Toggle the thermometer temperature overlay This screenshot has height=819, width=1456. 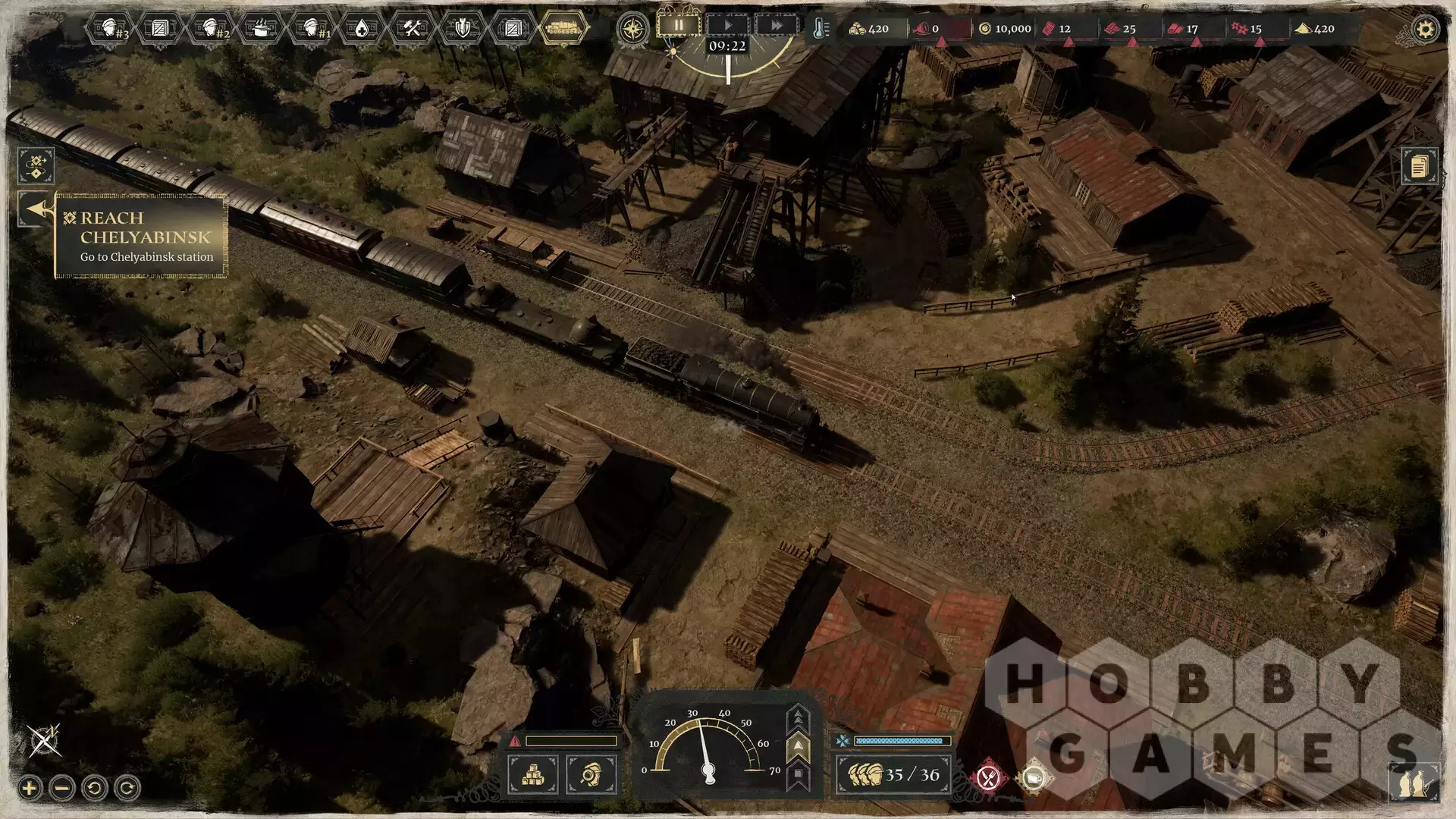pos(820,29)
